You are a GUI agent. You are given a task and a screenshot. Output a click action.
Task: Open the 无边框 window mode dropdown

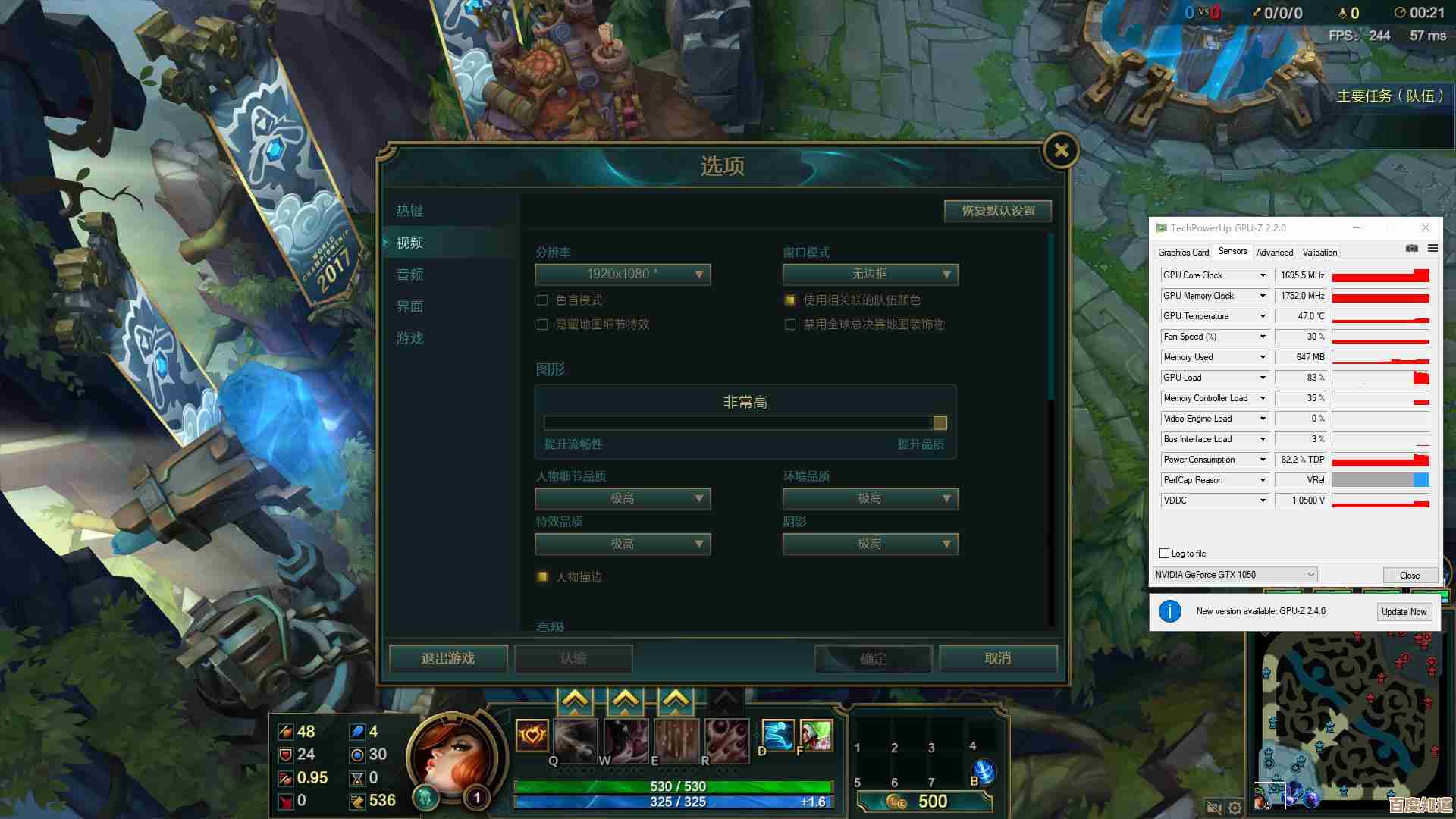[x=870, y=275]
